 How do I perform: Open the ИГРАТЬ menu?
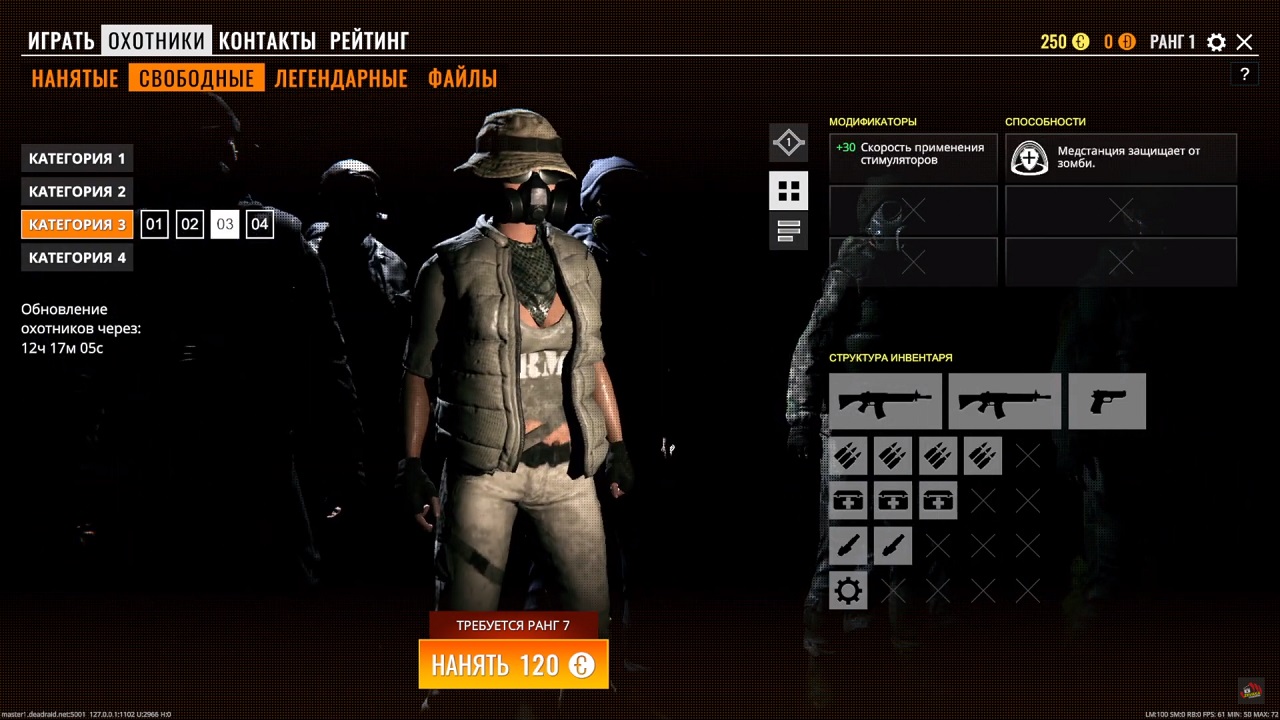(61, 41)
